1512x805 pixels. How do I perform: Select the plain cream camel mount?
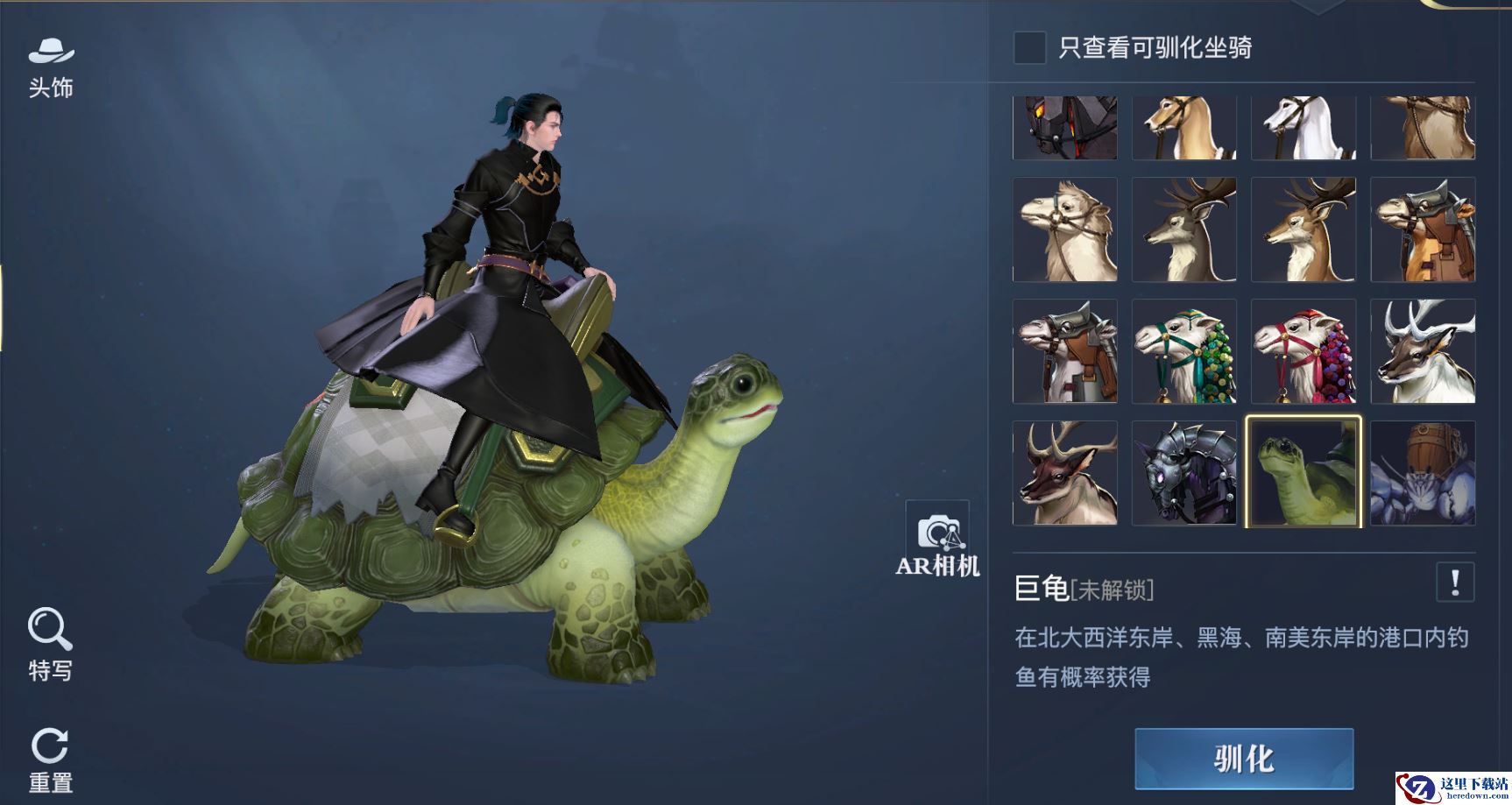pyautogui.click(x=1065, y=229)
